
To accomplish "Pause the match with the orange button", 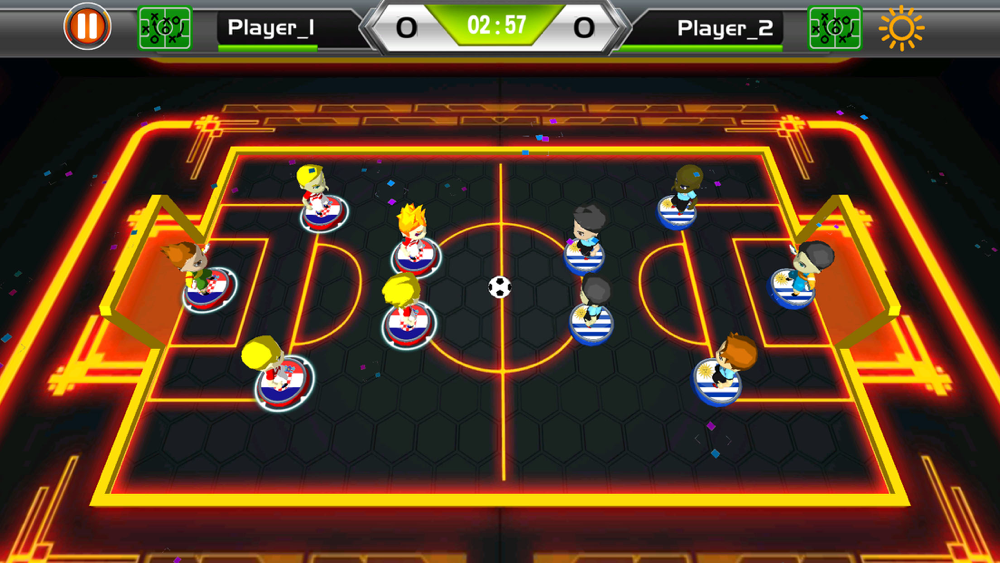I will (x=87, y=27).
